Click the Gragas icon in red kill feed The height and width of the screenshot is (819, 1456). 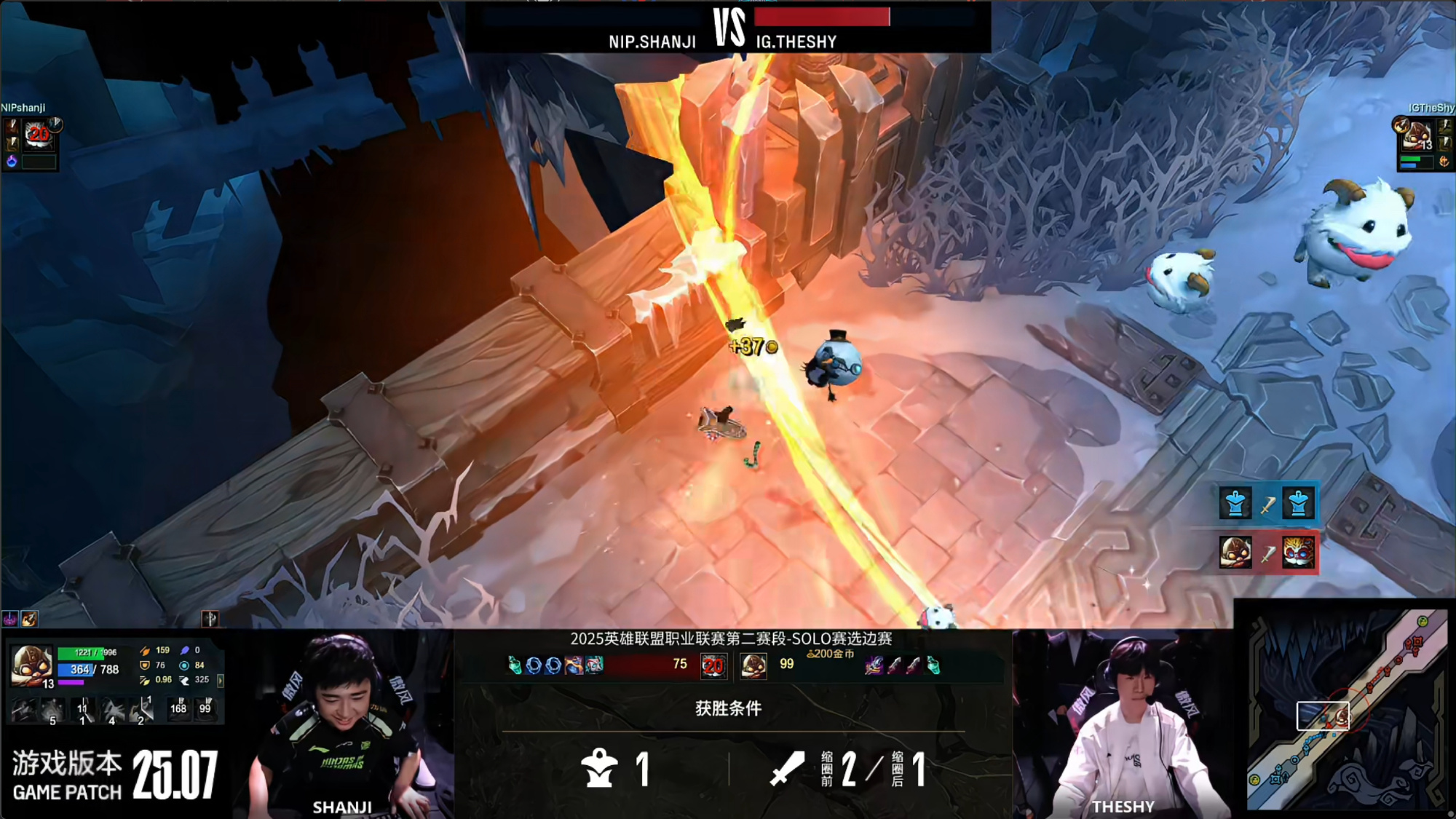tap(1235, 553)
